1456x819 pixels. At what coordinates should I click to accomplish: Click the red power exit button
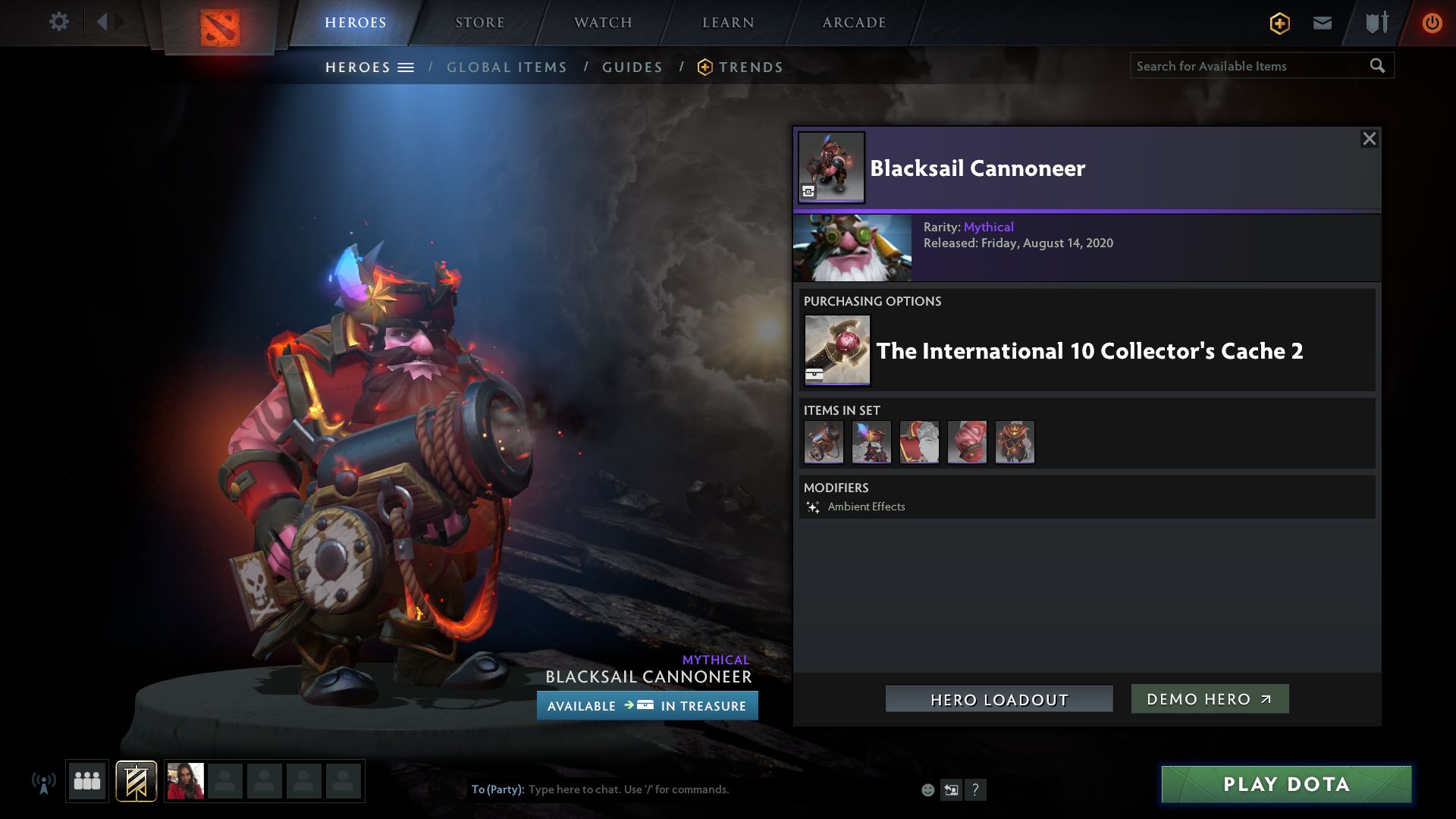pos(1432,23)
